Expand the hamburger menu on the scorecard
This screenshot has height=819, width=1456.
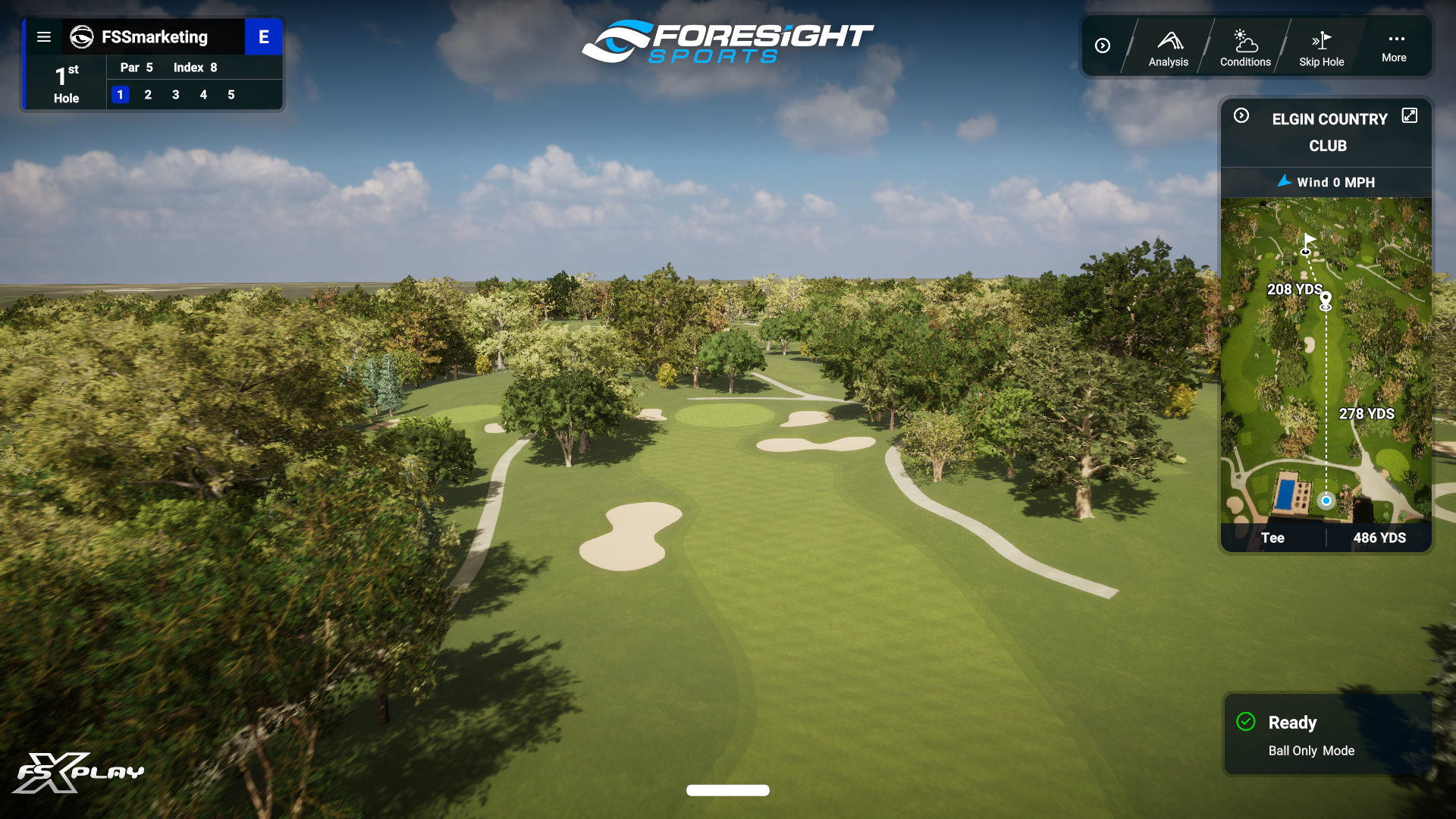pos(44,36)
